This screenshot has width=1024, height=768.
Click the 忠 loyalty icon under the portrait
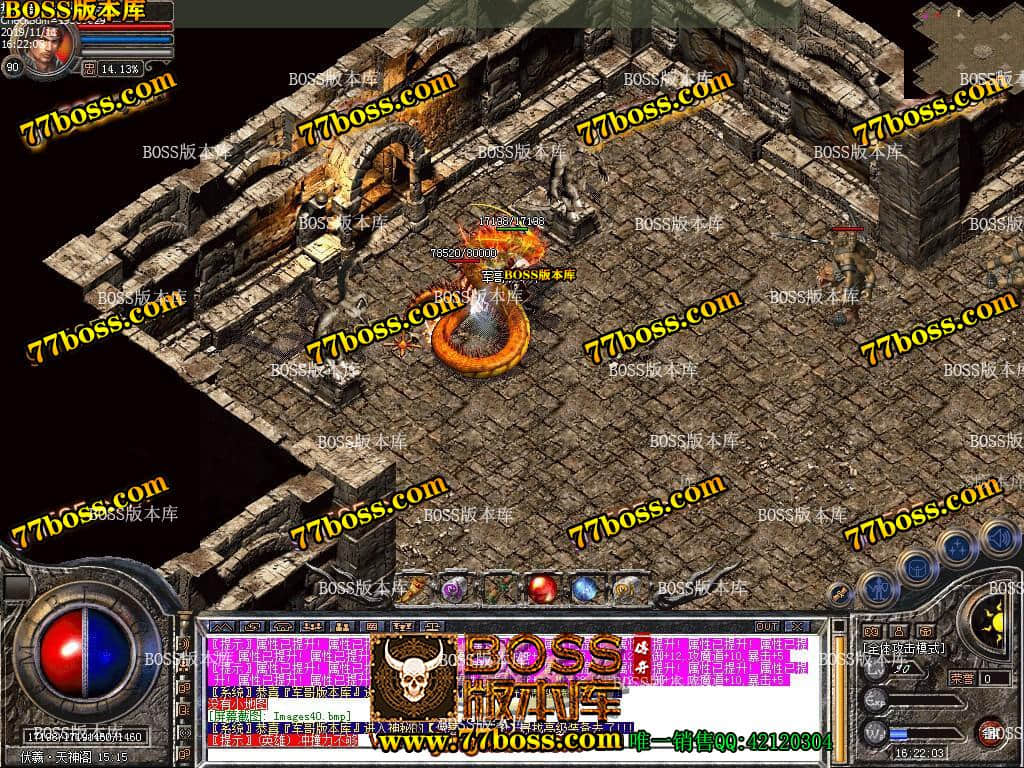[x=90, y=69]
